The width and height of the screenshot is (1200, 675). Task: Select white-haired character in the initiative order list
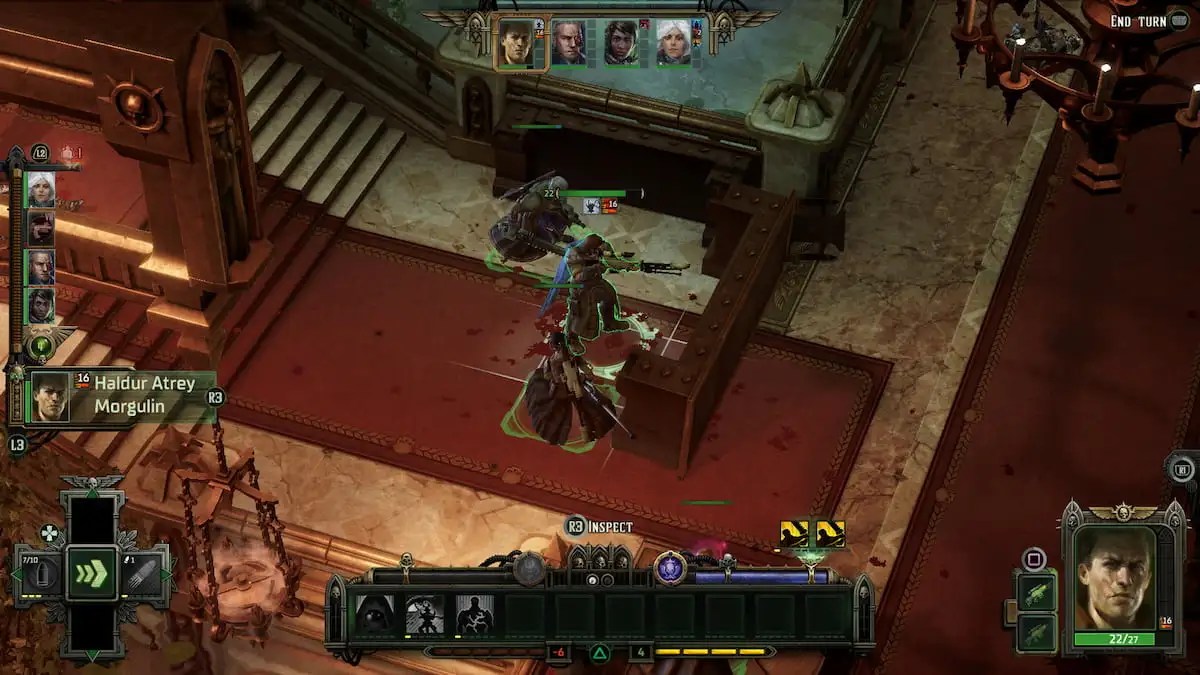tap(41, 188)
